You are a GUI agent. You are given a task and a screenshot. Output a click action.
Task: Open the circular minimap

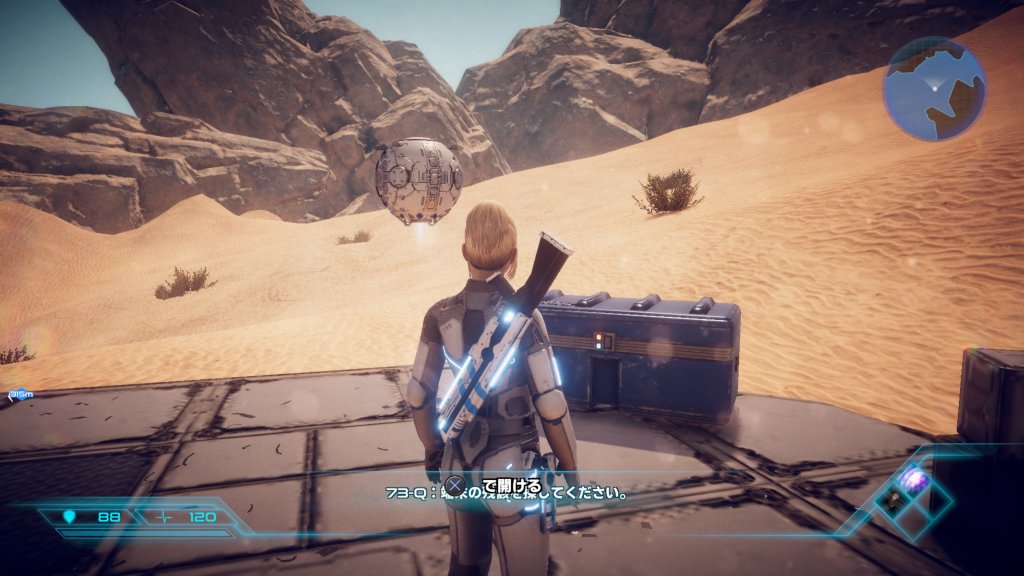tap(934, 89)
